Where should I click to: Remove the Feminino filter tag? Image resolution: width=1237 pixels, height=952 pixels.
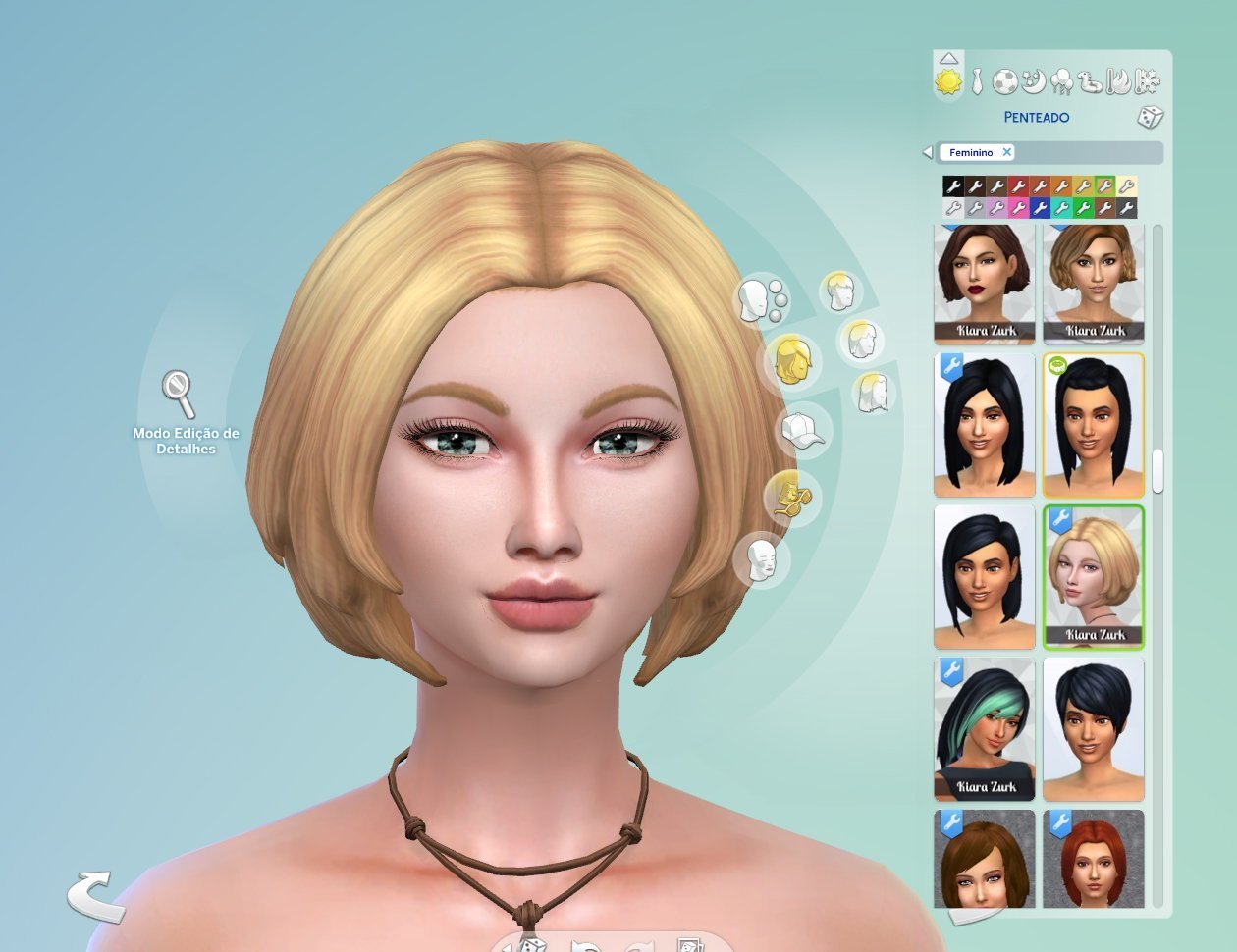[x=1007, y=152]
